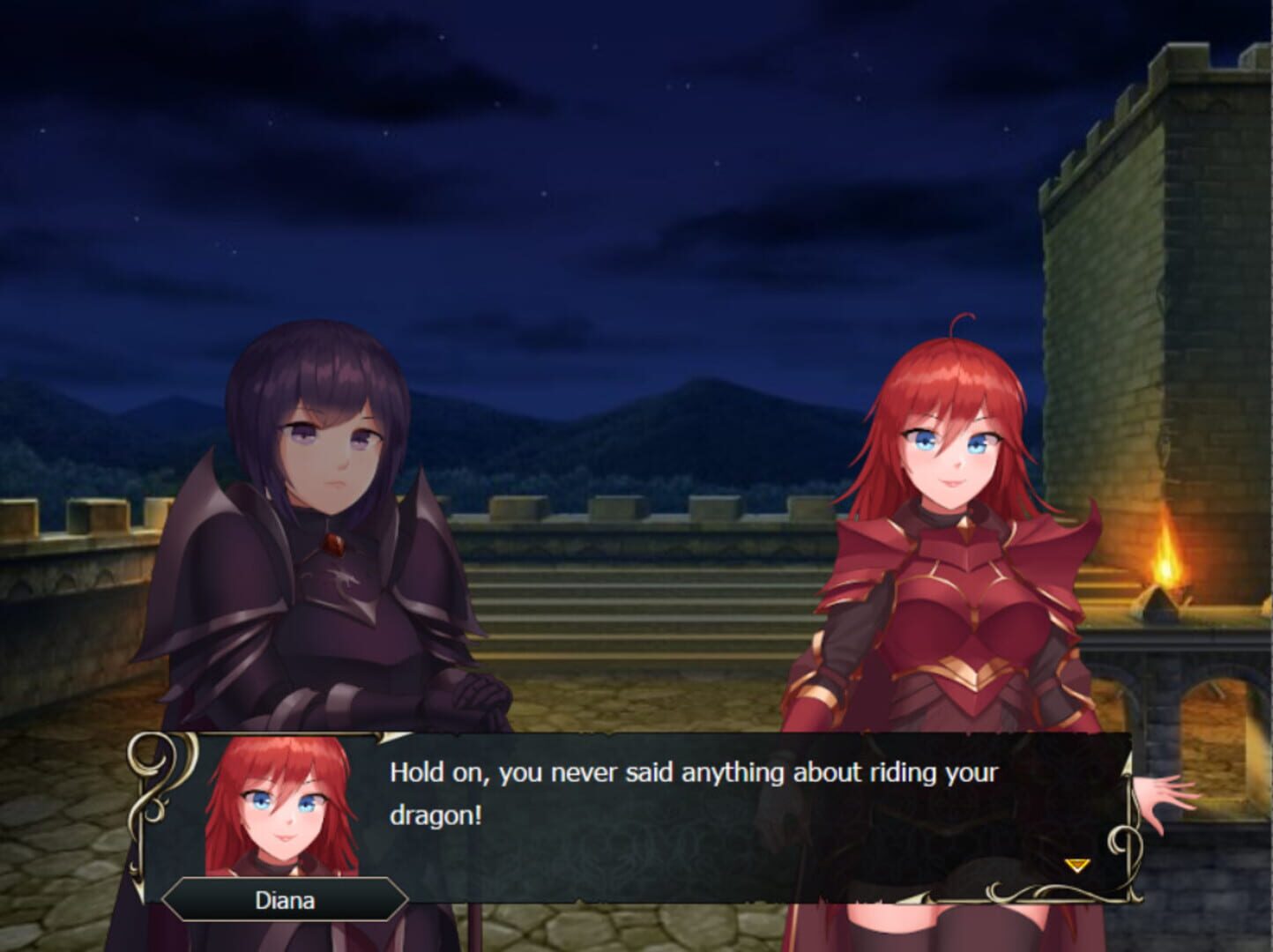Select the Diana nameplate

(280, 900)
